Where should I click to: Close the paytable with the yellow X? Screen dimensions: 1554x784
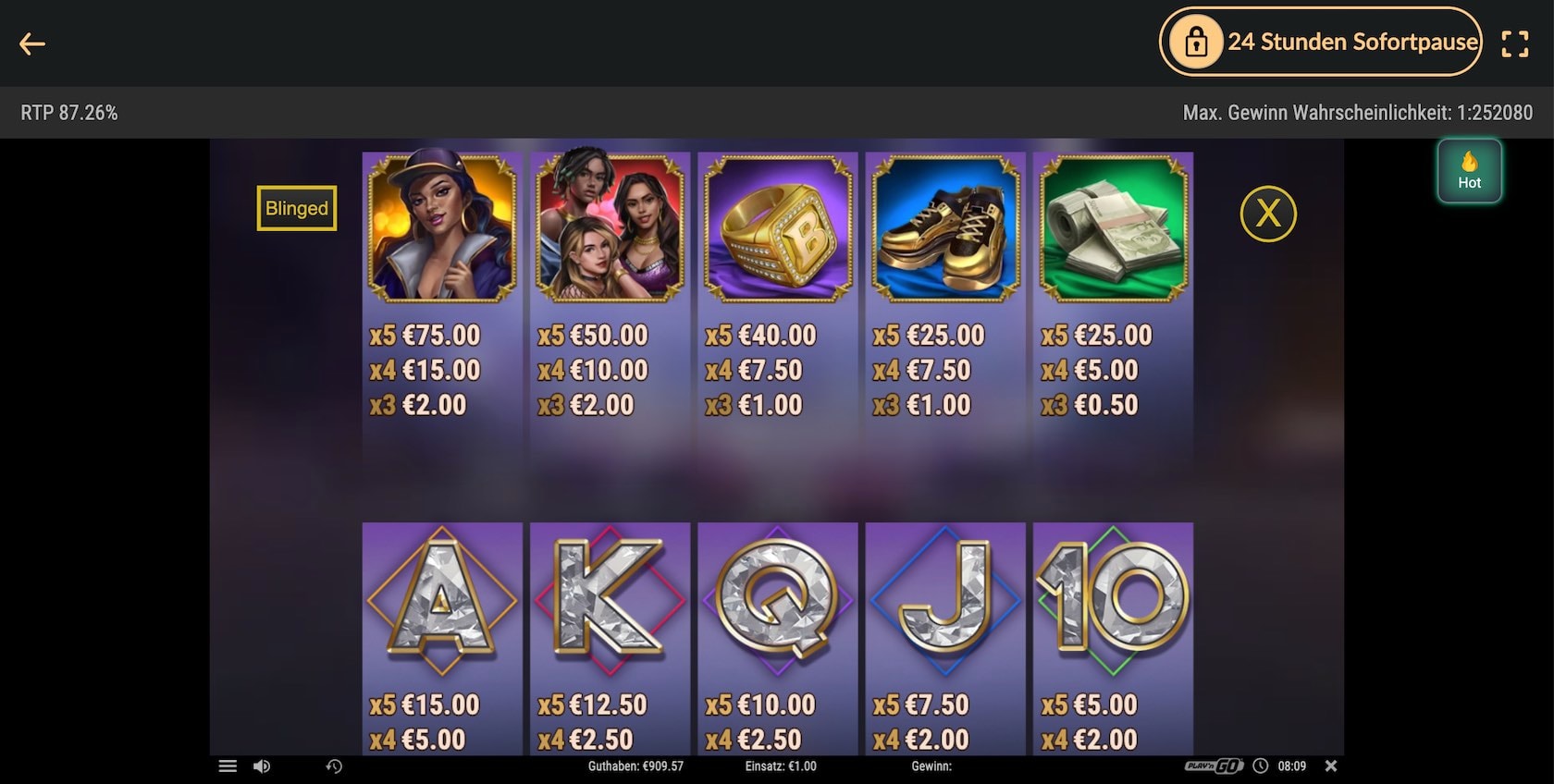(1267, 214)
